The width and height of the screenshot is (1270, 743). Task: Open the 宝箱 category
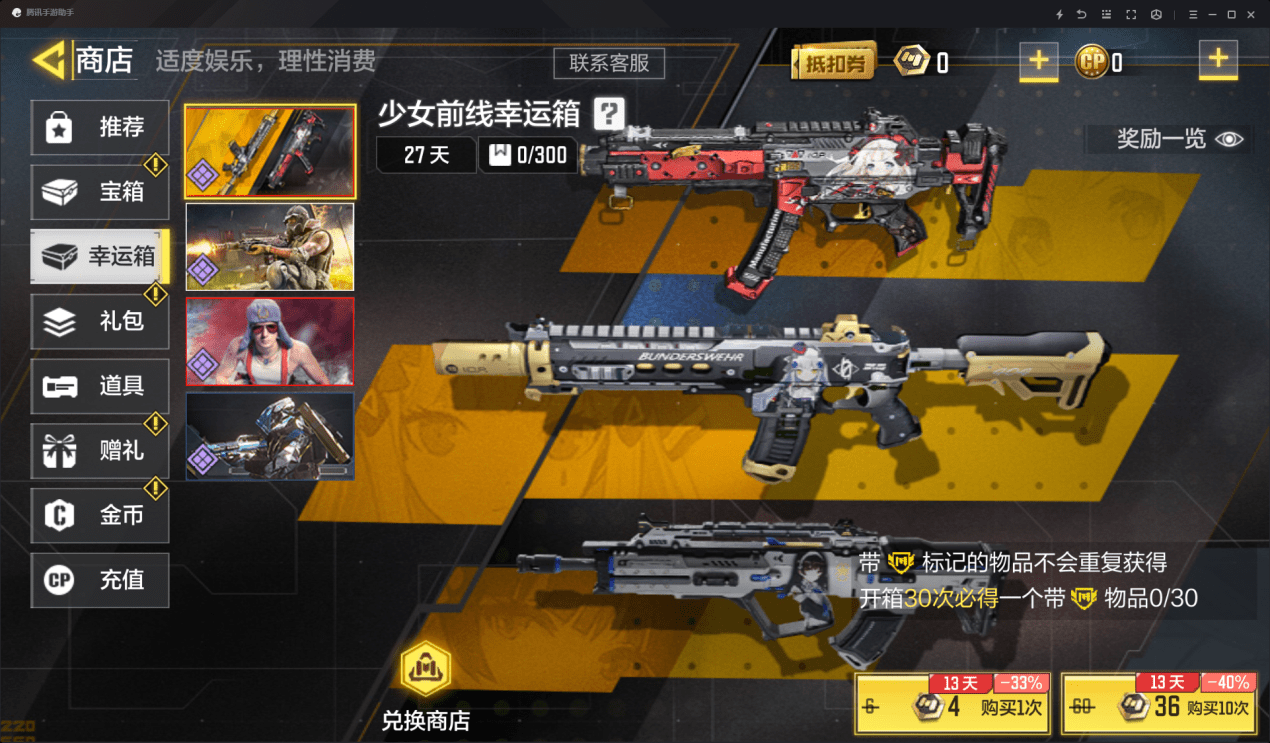coord(100,192)
